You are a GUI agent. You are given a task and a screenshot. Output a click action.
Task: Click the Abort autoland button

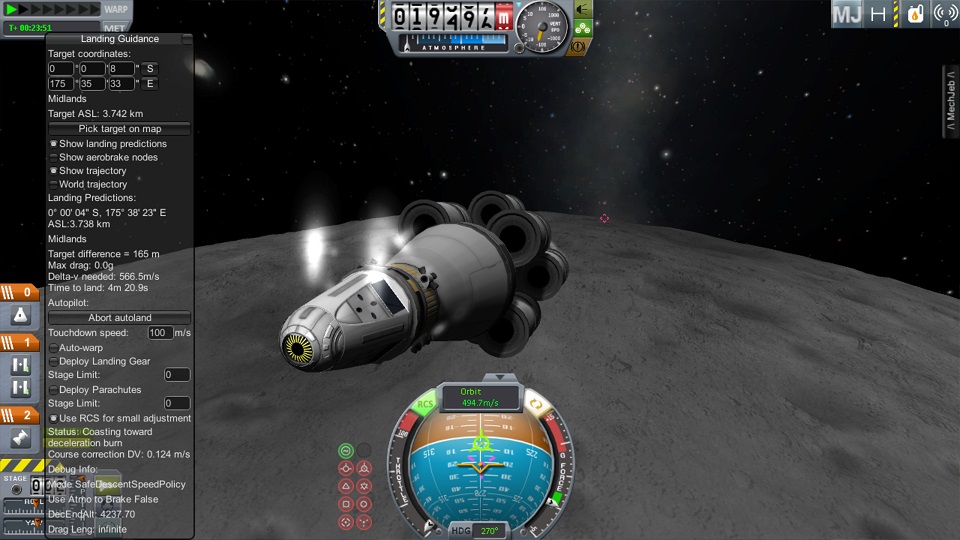(119, 317)
